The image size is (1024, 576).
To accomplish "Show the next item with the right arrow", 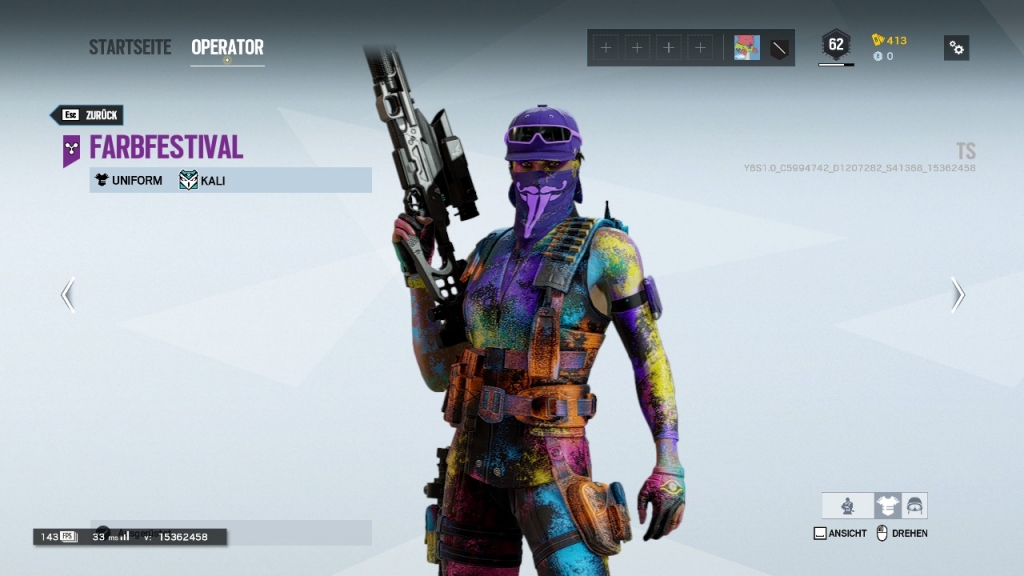I will point(957,295).
